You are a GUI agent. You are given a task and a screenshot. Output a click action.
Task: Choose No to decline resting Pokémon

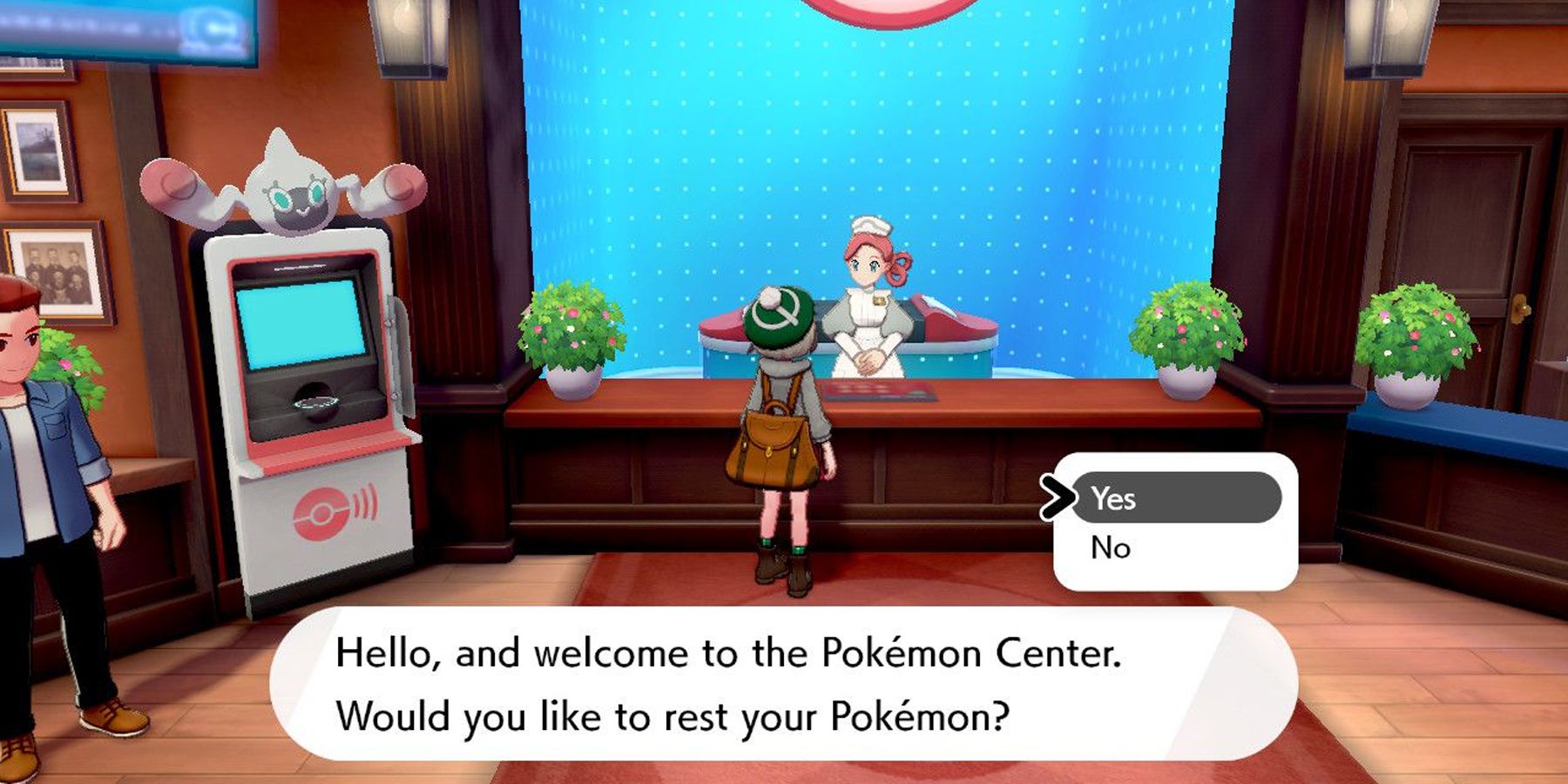[1112, 548]
